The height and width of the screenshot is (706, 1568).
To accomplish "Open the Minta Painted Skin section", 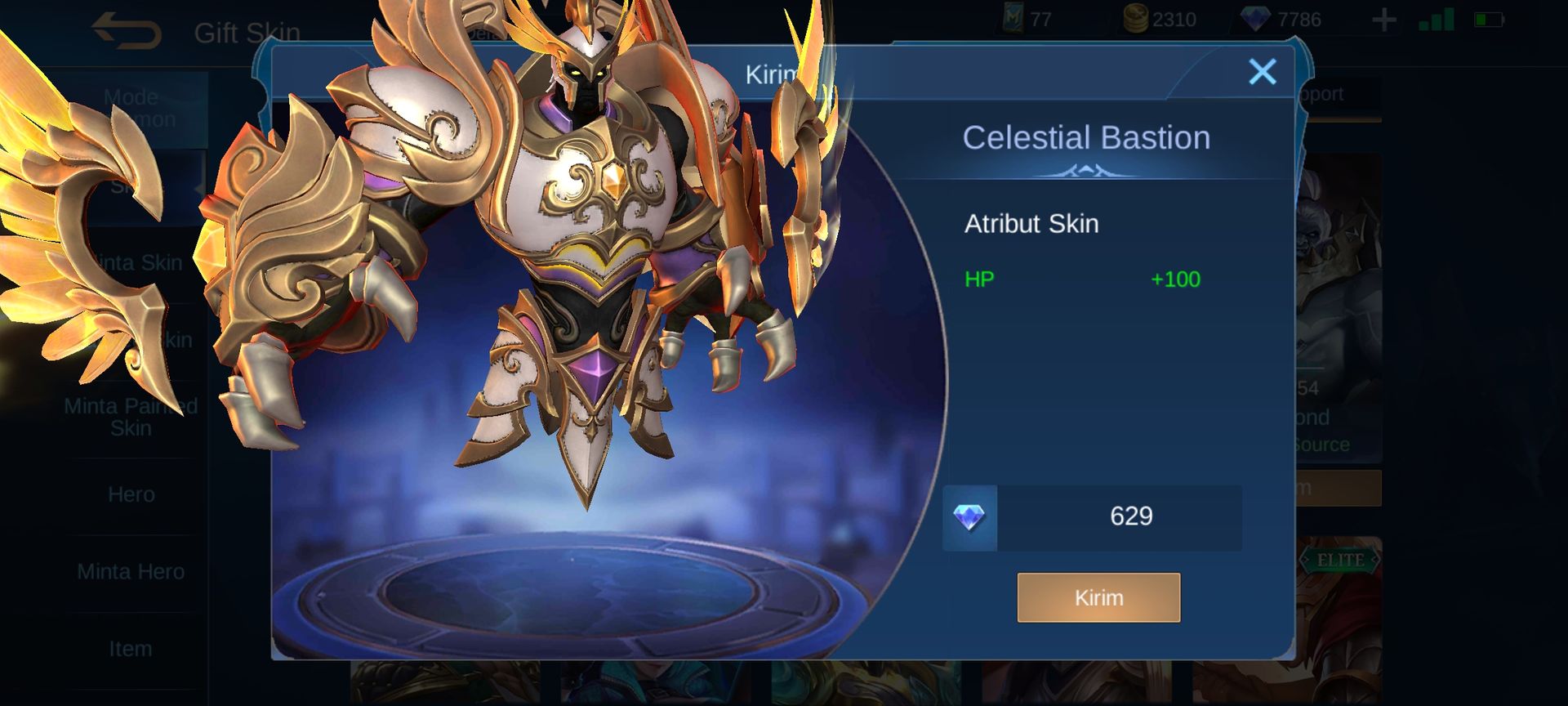I will (x=131, y=417).
